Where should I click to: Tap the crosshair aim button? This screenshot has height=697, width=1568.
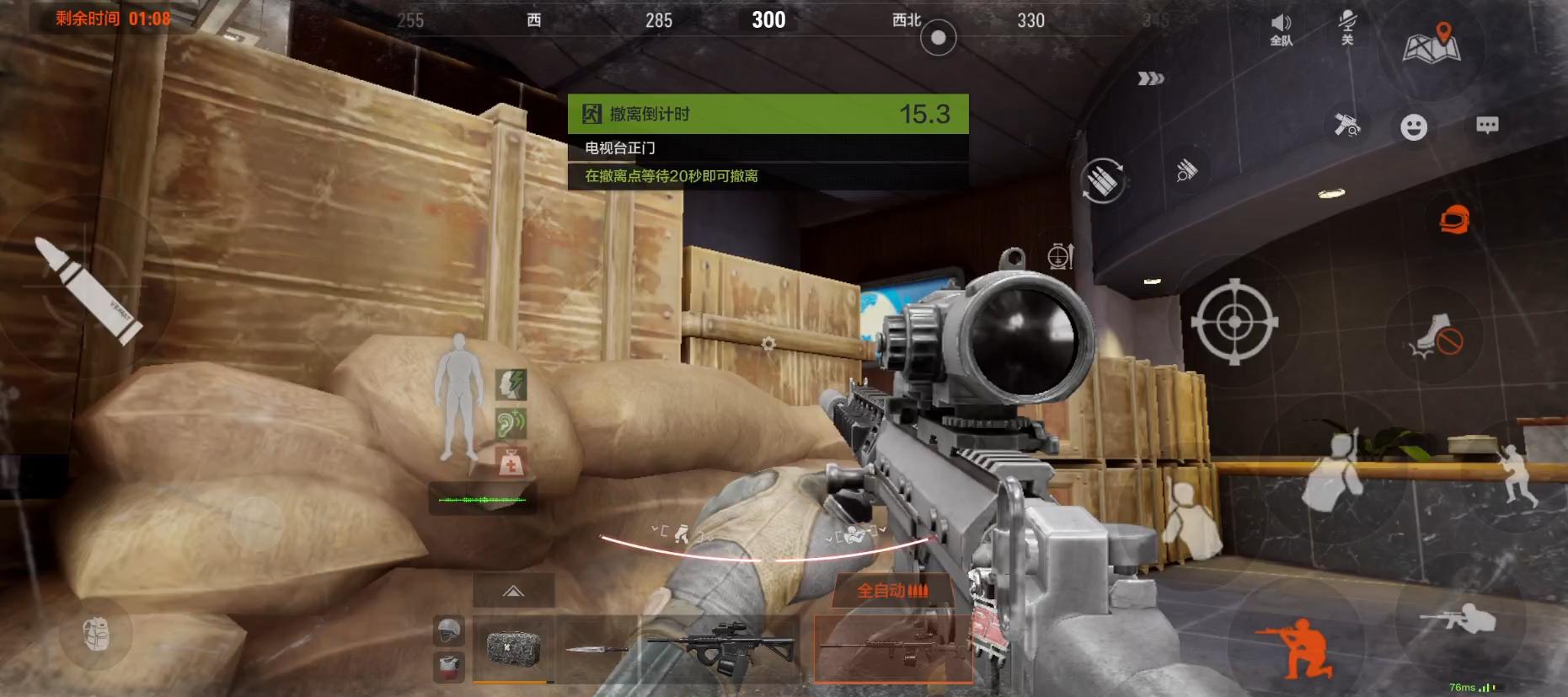(x=1234, y=322)
